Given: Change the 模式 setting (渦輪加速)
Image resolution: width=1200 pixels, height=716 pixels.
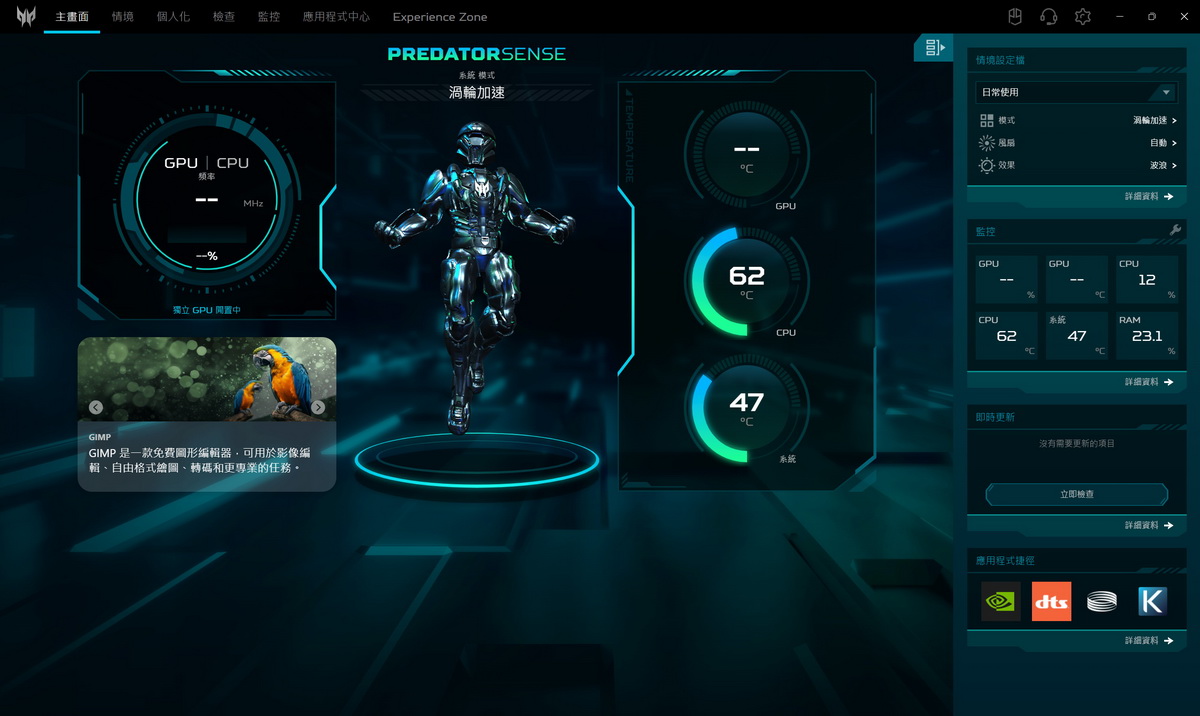Looking at the screenshot, I should click(x=1154, y=120).
